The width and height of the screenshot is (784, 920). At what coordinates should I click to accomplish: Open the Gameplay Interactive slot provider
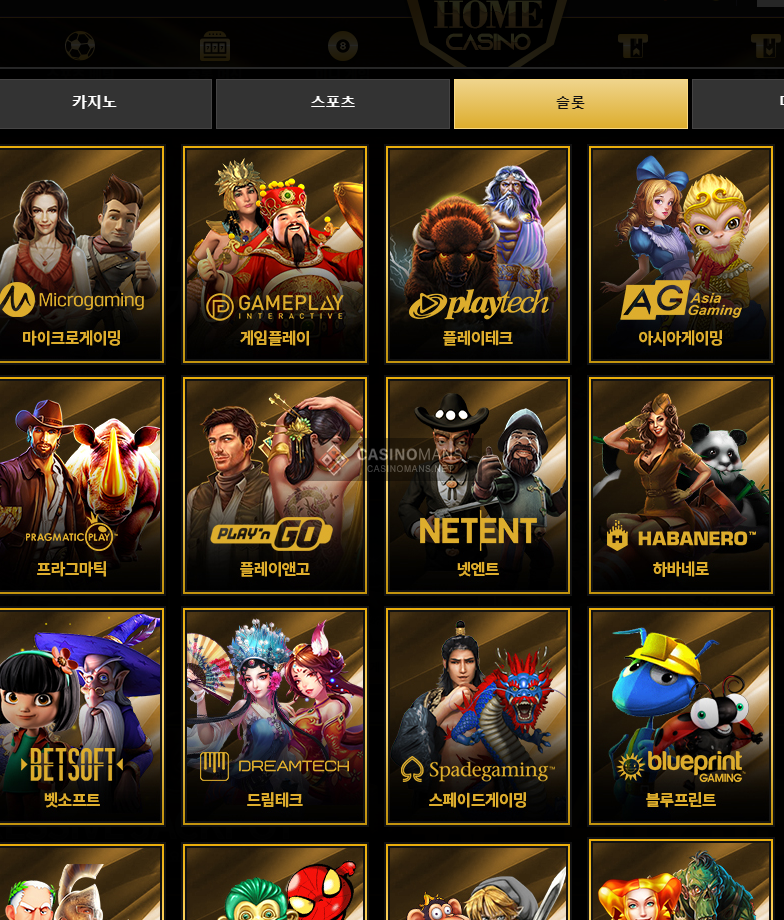(x=275, y=254)
